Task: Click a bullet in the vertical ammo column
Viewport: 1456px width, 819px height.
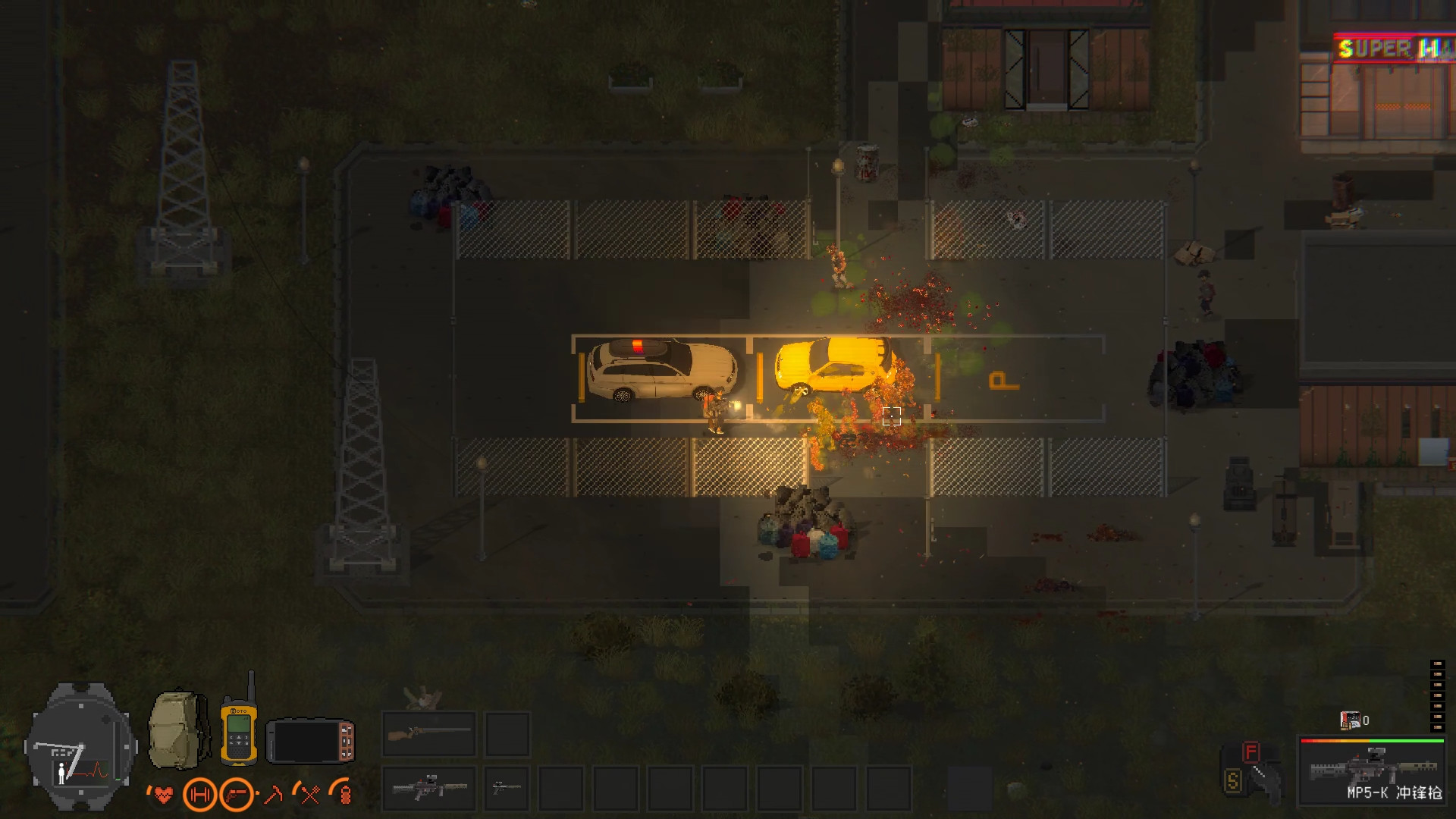Action: pyautogui.click(x=1438, y=695)
